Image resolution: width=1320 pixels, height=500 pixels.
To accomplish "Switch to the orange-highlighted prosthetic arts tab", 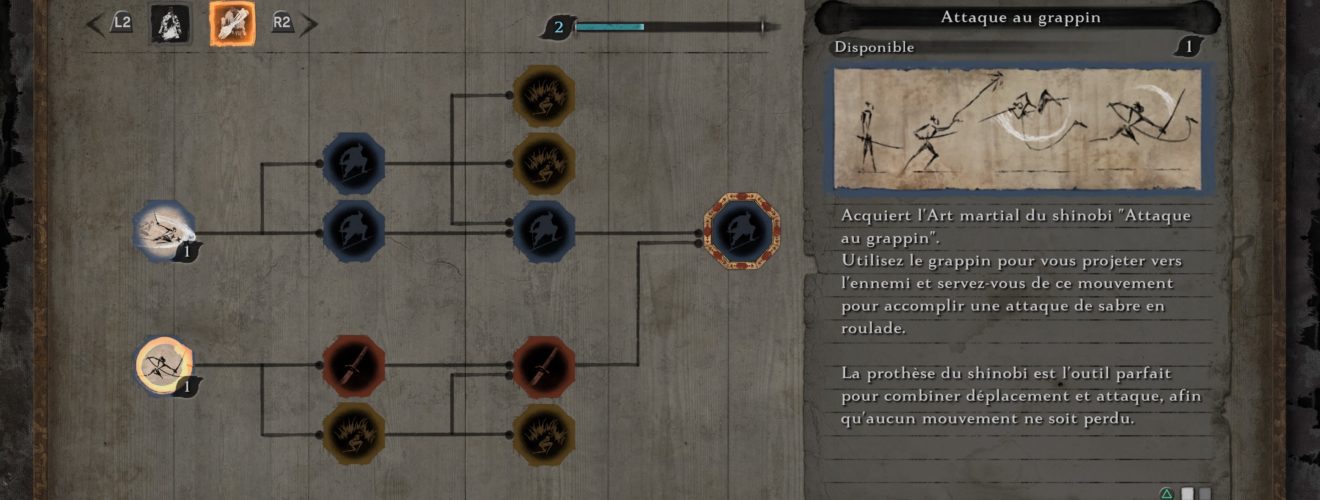I will click(x=231, y=24).
